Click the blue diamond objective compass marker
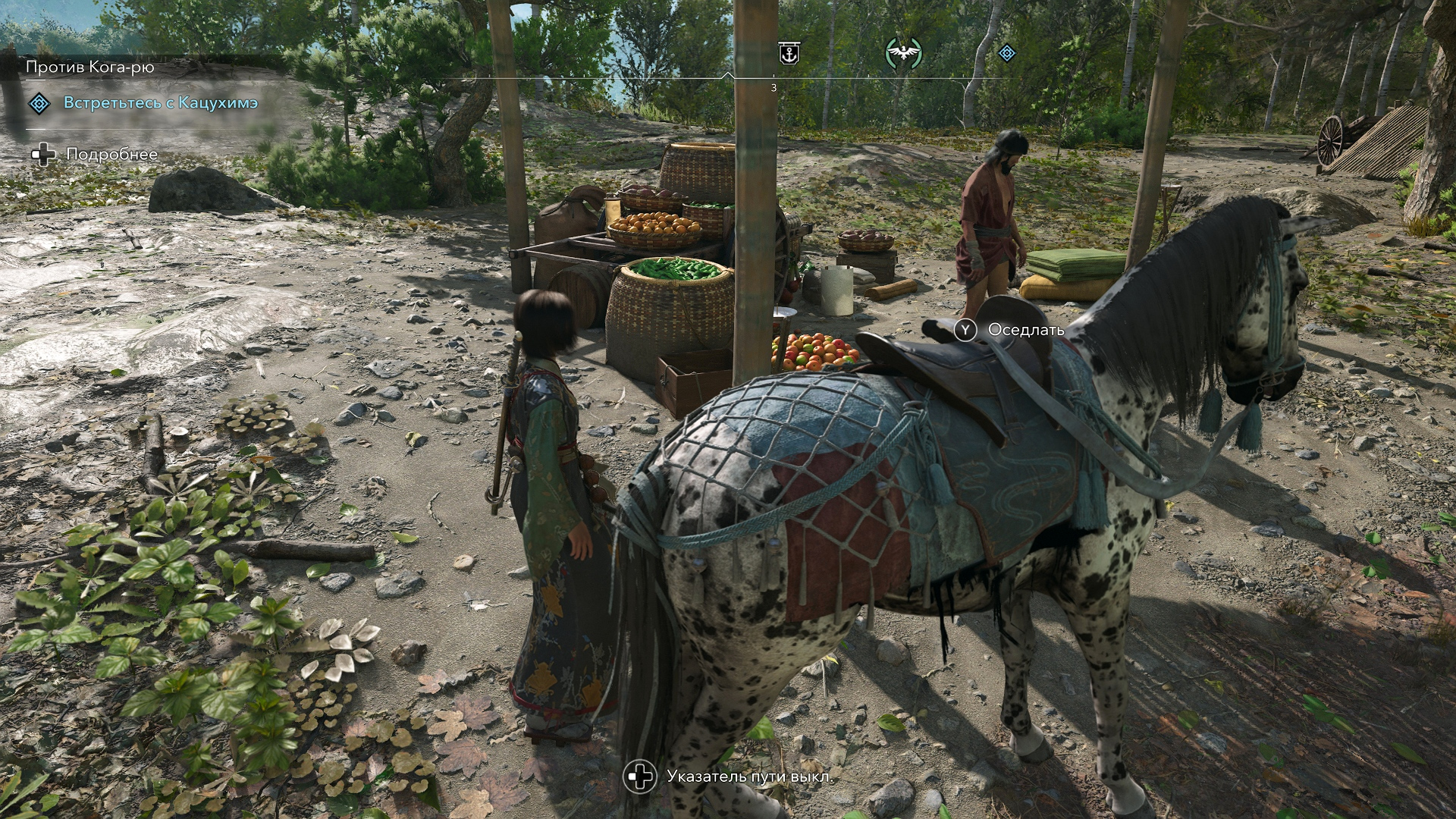Image resolution: width=1456 pixels, height=819 pixels. (x=1006, y=53)
